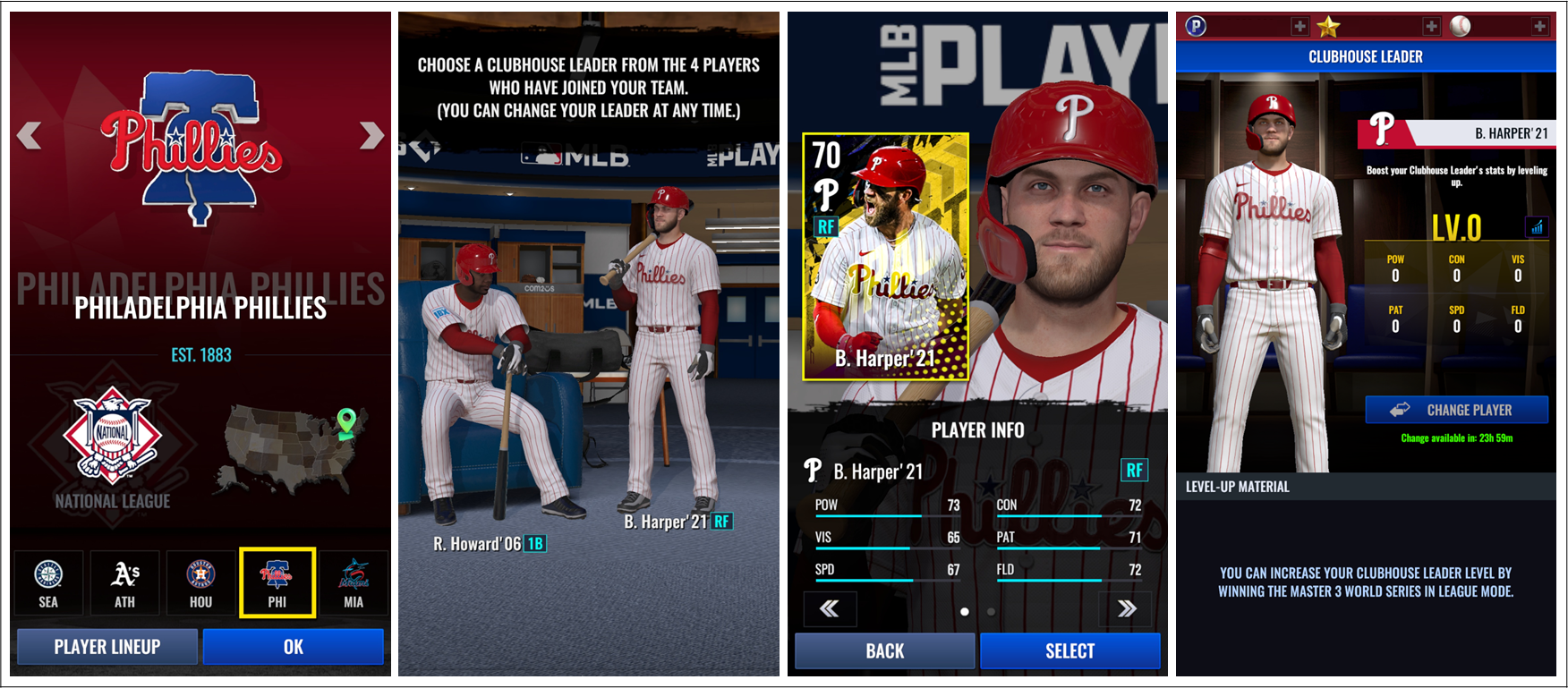The width and height of the screenshot is (1568, 688).
Task: Click the Change Player button
Action: pyautogui.click(x=1456, y=410)
